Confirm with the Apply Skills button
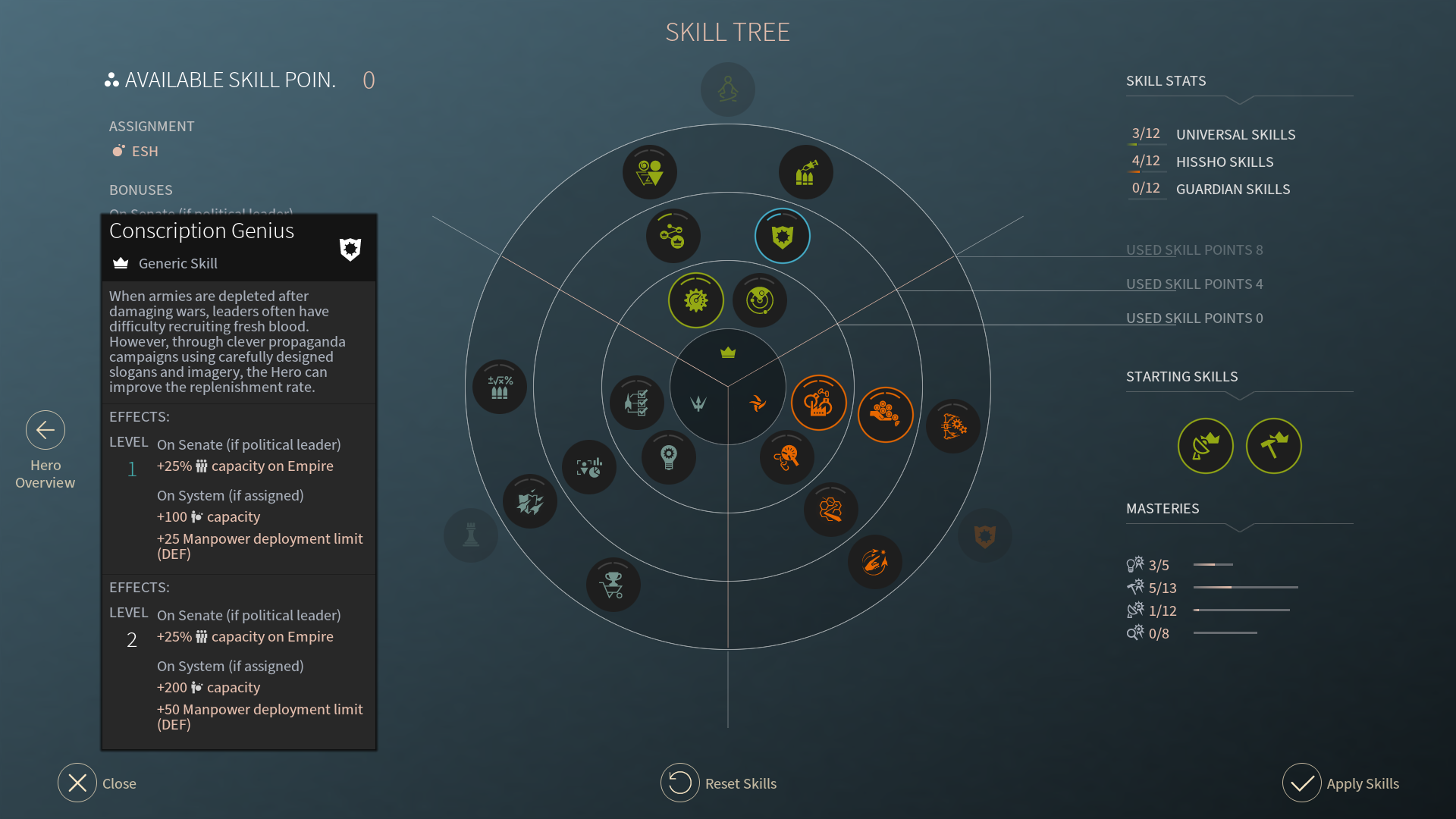 click(x=1302, y=783)
